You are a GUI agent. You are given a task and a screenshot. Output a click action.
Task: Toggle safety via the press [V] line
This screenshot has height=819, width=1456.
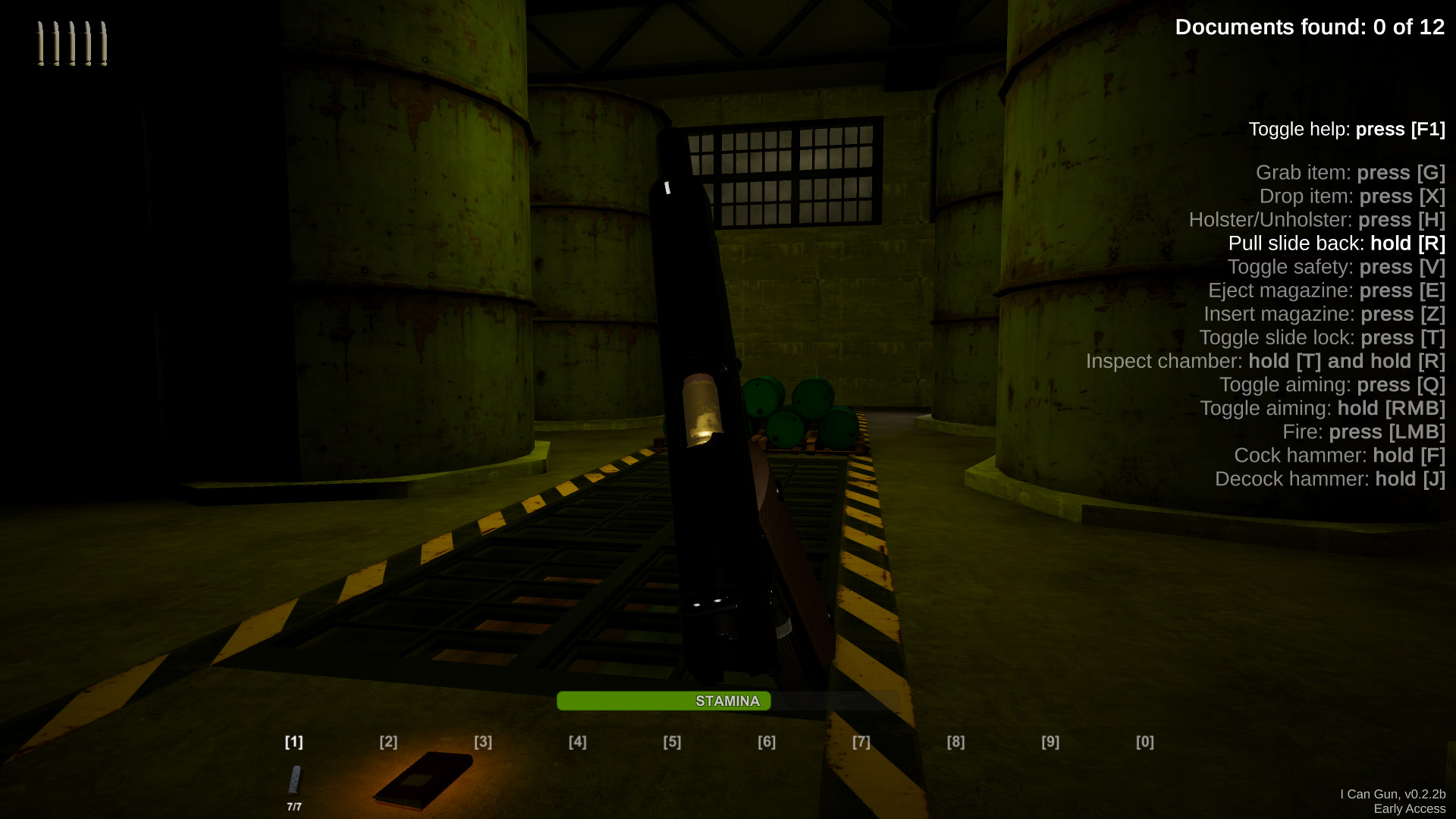pos(1336,267)
